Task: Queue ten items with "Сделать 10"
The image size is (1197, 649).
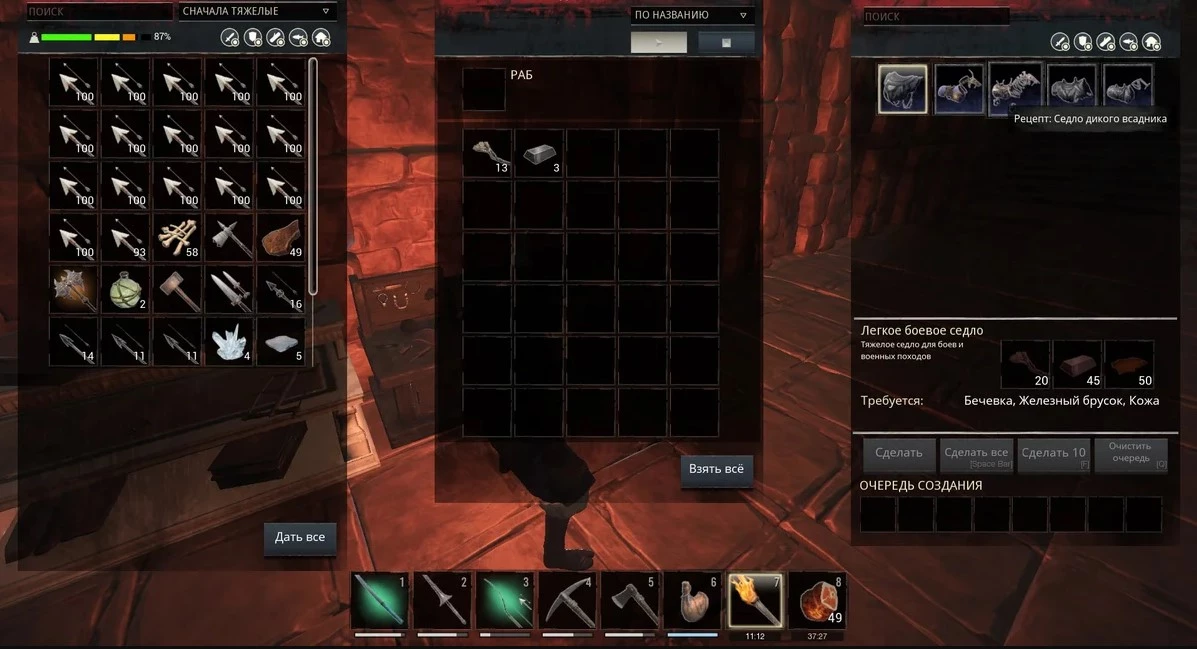Action: click(x=1053, y=453)
